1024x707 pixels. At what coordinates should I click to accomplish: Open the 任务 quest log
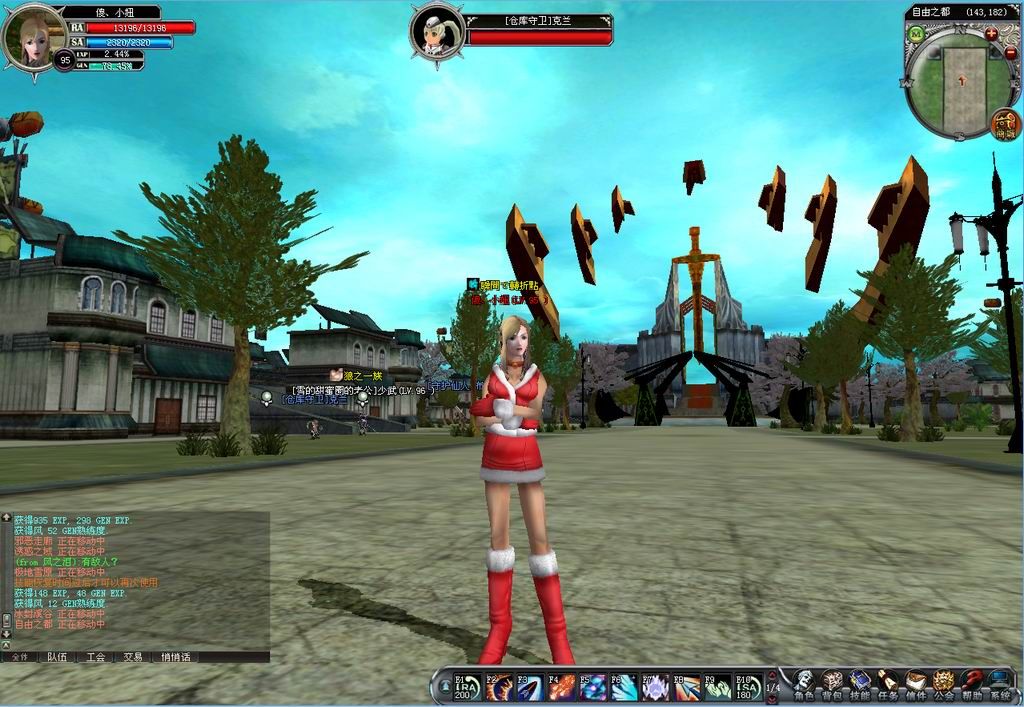click(888, 684)
